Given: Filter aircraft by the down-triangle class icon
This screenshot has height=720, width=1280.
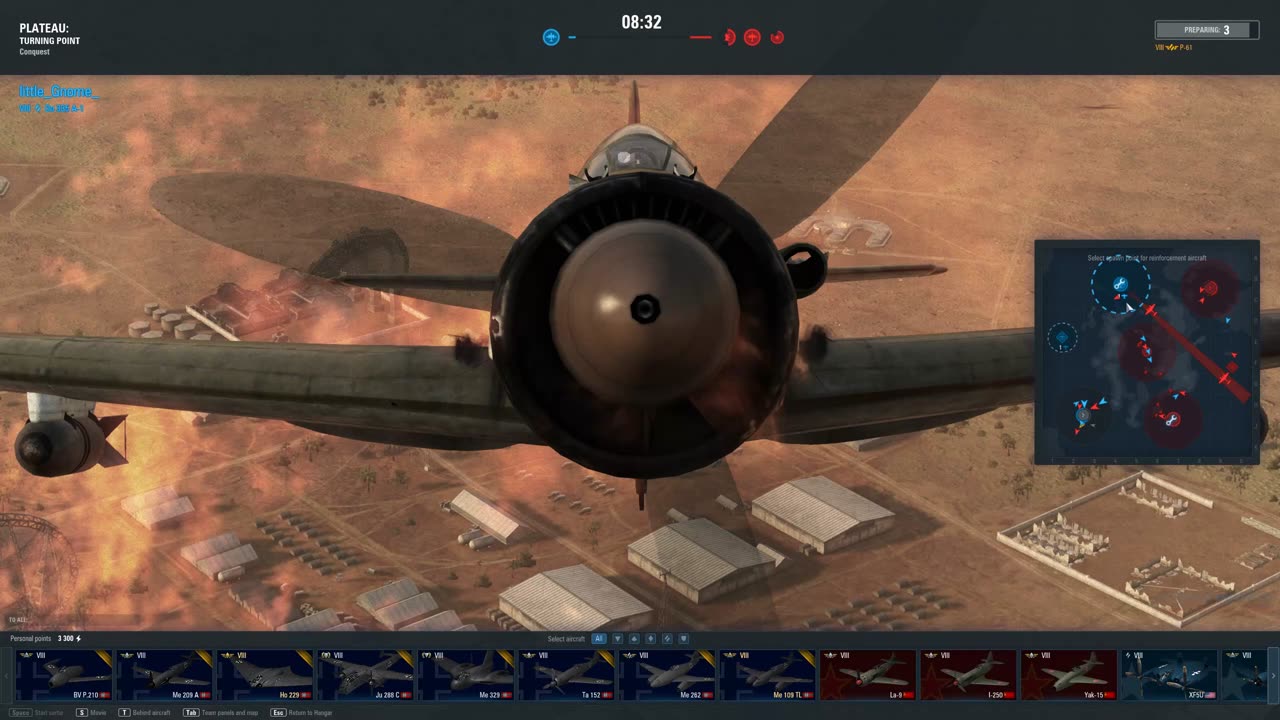Looking at the screenshot, I should click(x=617, y=639).
